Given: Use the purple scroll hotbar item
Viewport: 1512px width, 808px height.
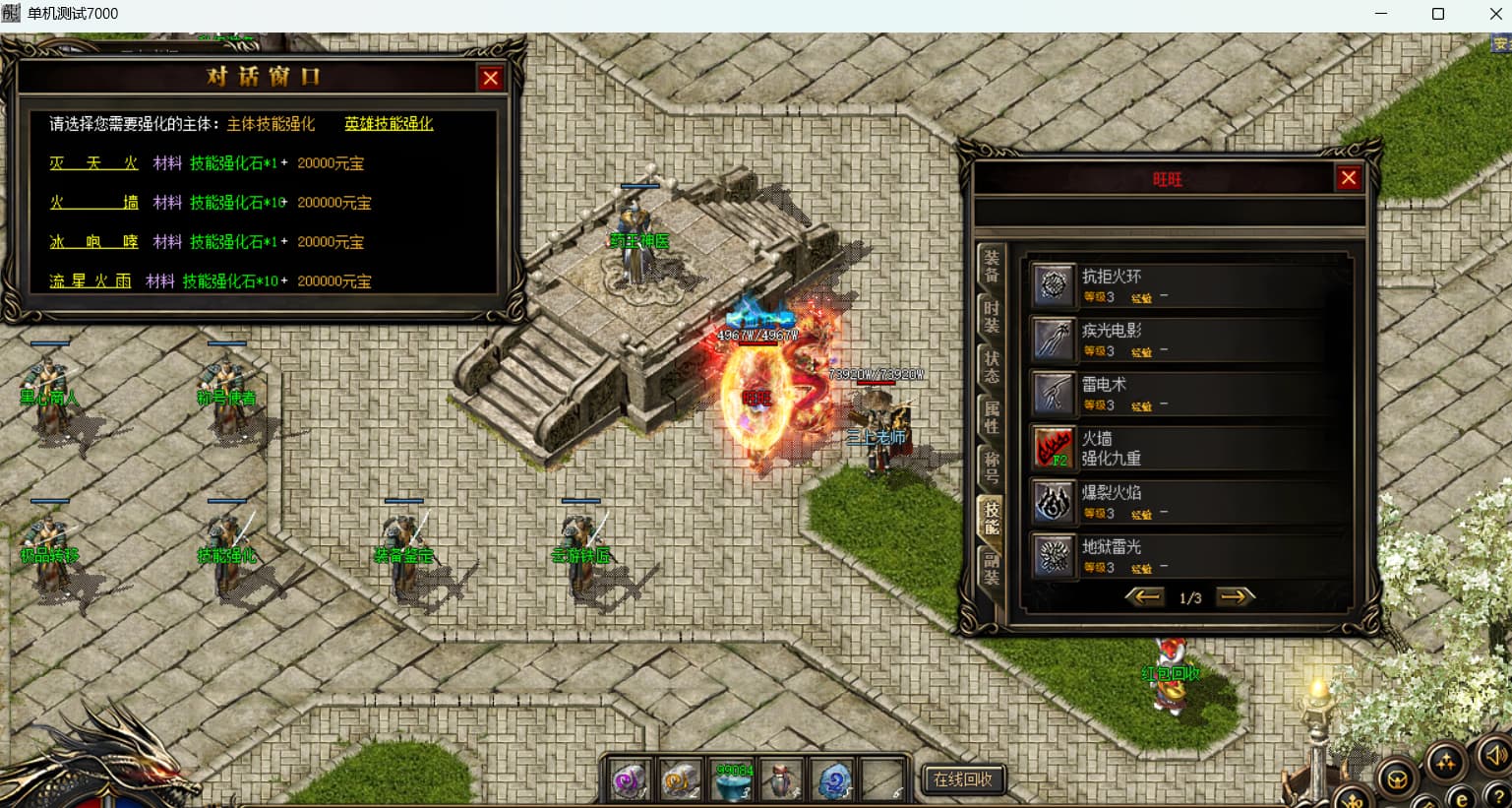Looking at the screenshot, I should pyautogui.click(x=628, y=780).
